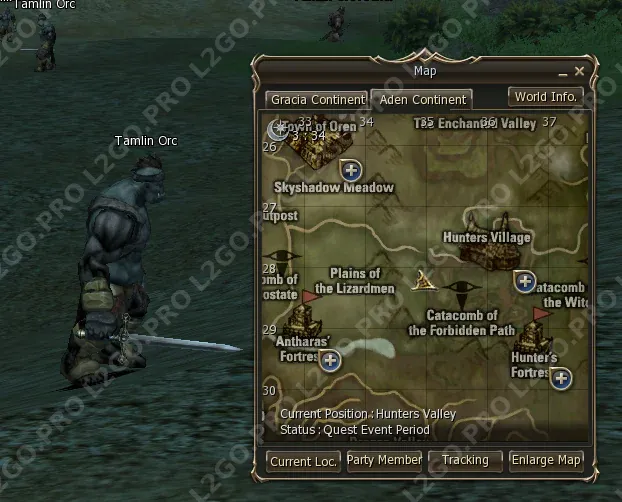Viewport: 622px width, 502px height.
Task: Click the plus marker near Skyshadow Meadow
Action: click(x=351, y=169)
